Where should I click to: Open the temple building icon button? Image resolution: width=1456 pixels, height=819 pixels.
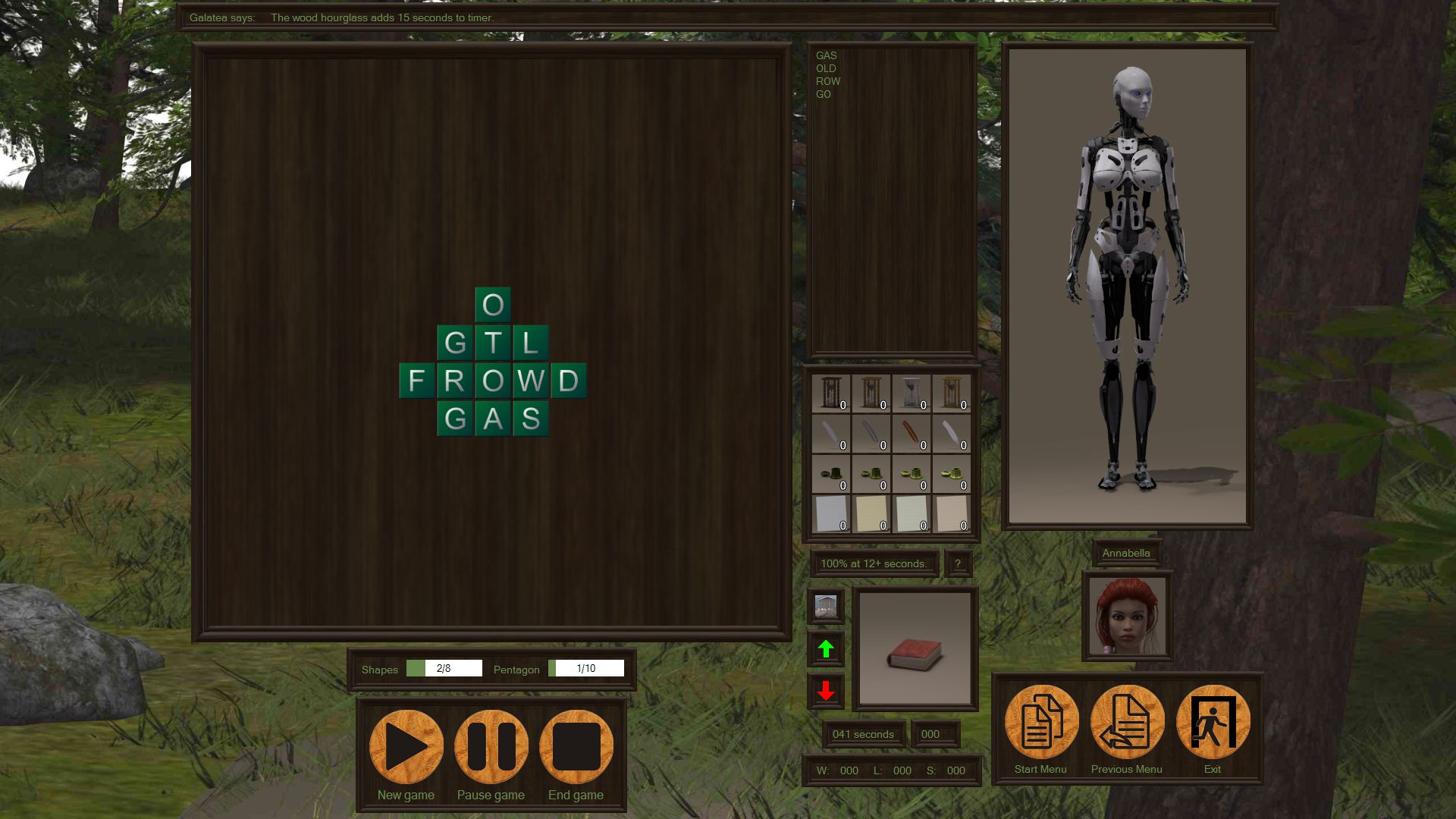click(x=826, y=606)
